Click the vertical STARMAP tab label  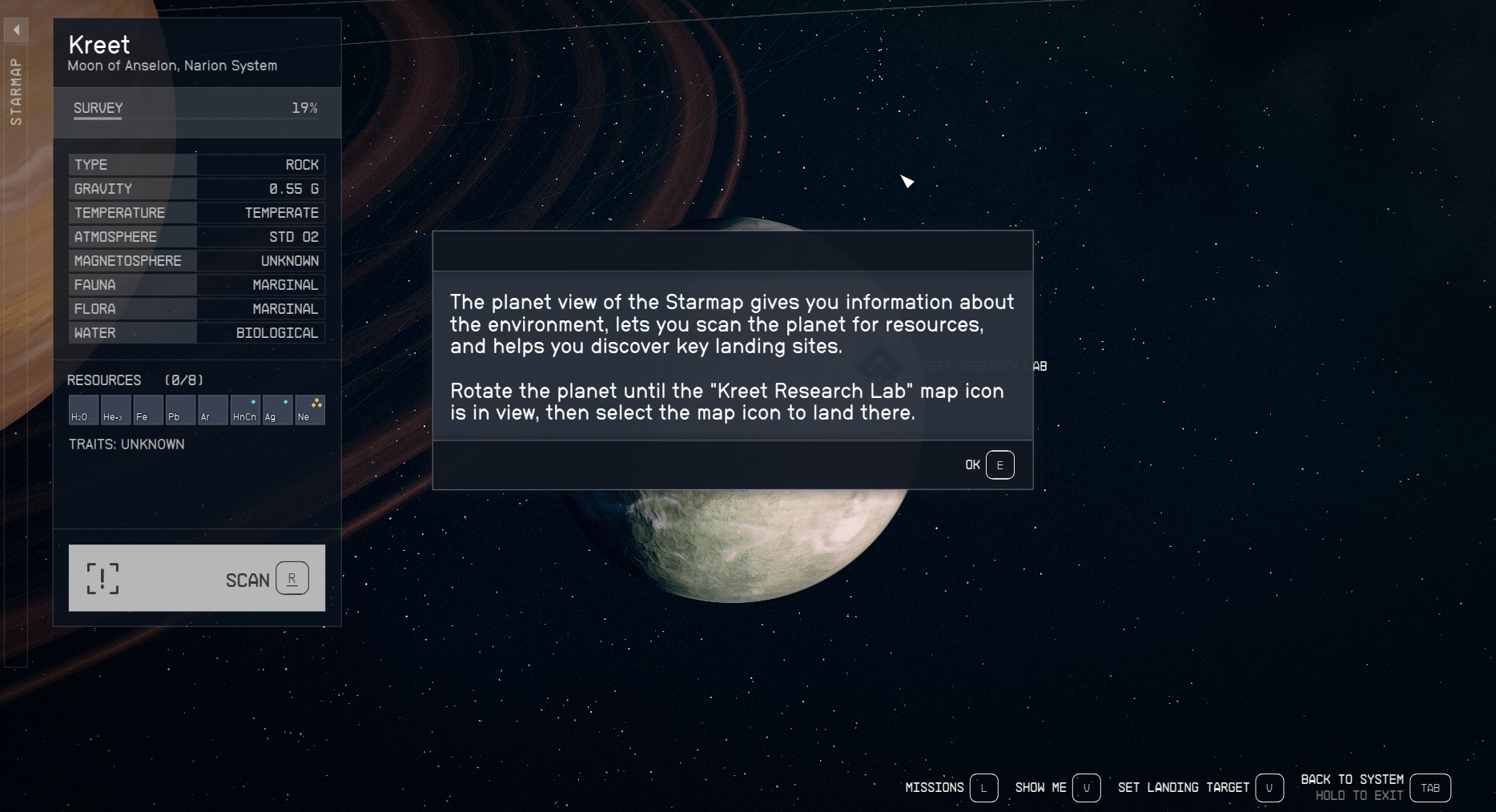coord(16,91)
